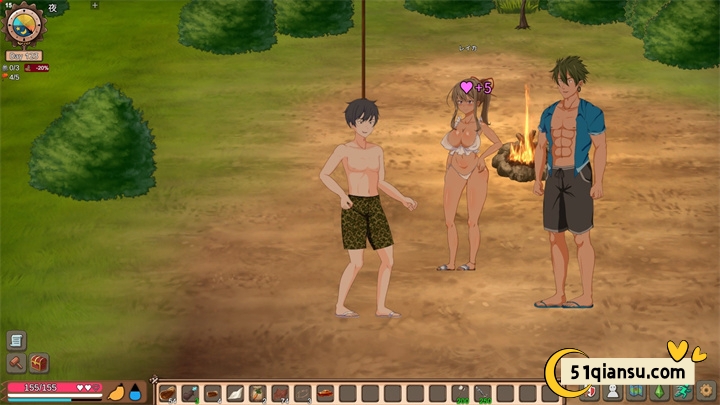Open the hammer crafting menu

16,363
